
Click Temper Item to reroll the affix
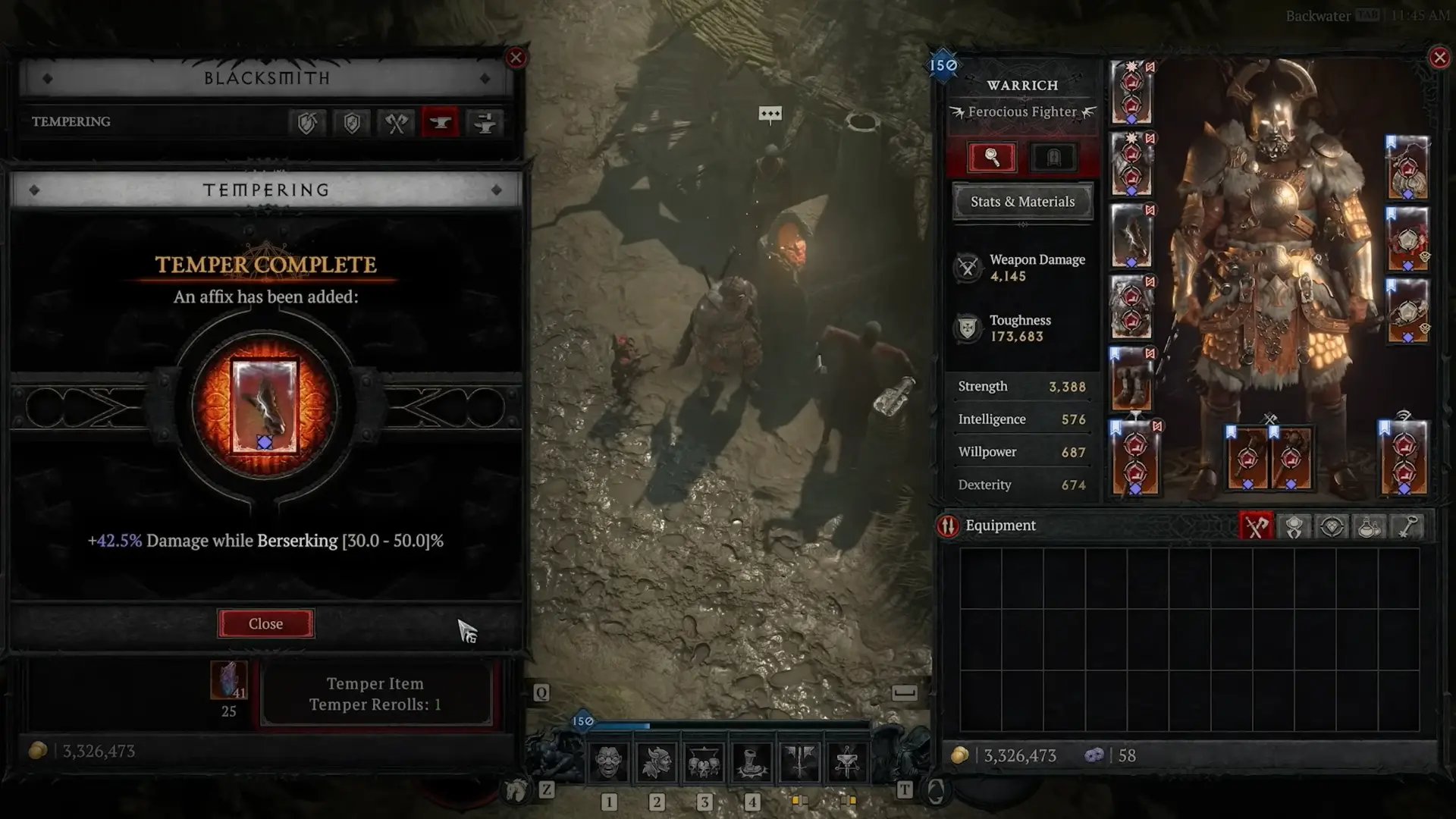pos(375,694)
